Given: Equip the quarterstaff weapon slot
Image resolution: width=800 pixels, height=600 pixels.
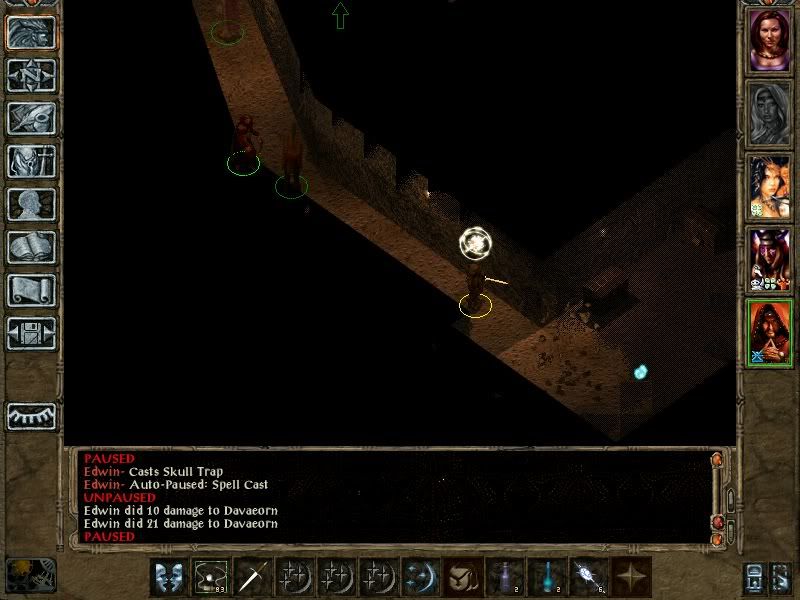Looking at the screenshot, I should pos(254,577).
